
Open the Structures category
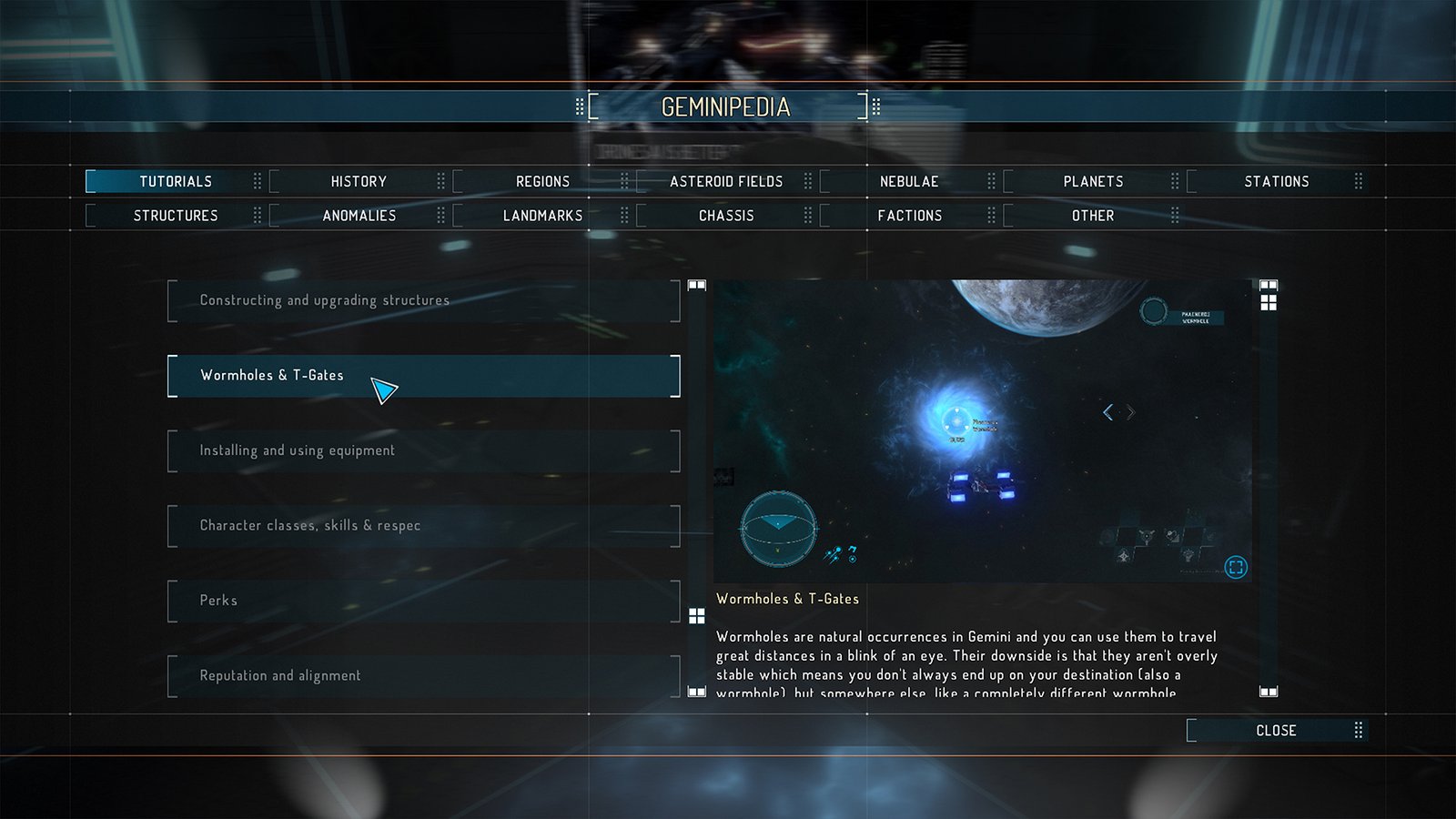pos(176,216)
